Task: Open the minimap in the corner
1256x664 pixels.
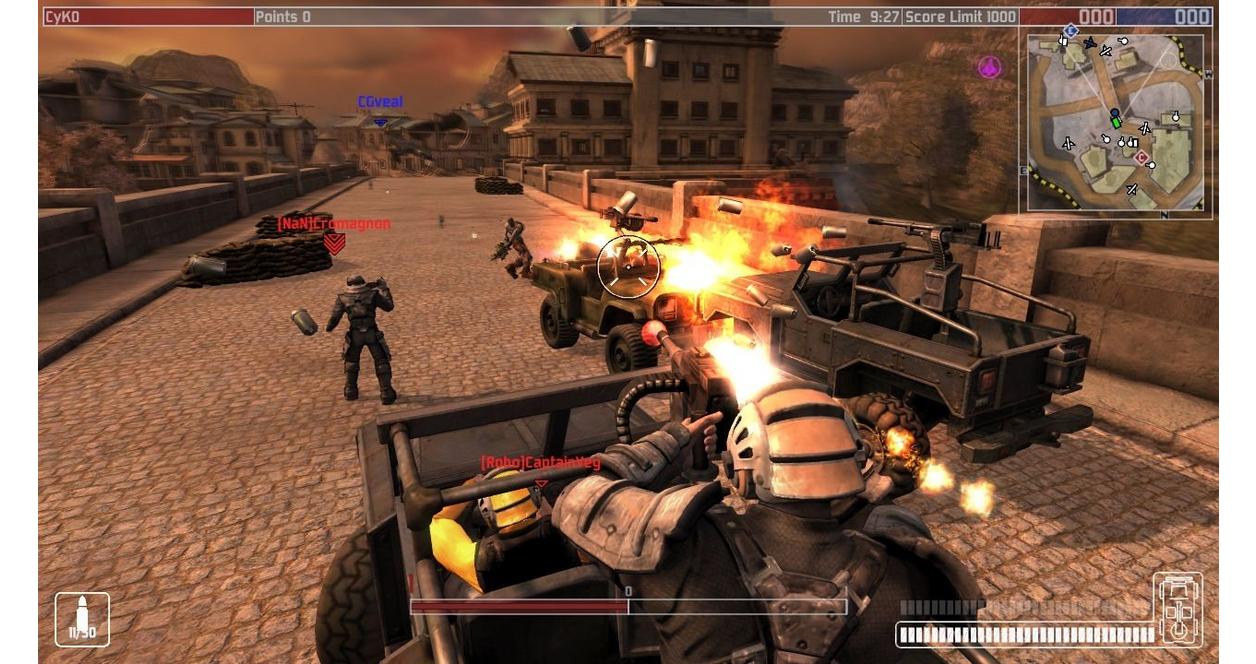Action: coord(1115,122)
